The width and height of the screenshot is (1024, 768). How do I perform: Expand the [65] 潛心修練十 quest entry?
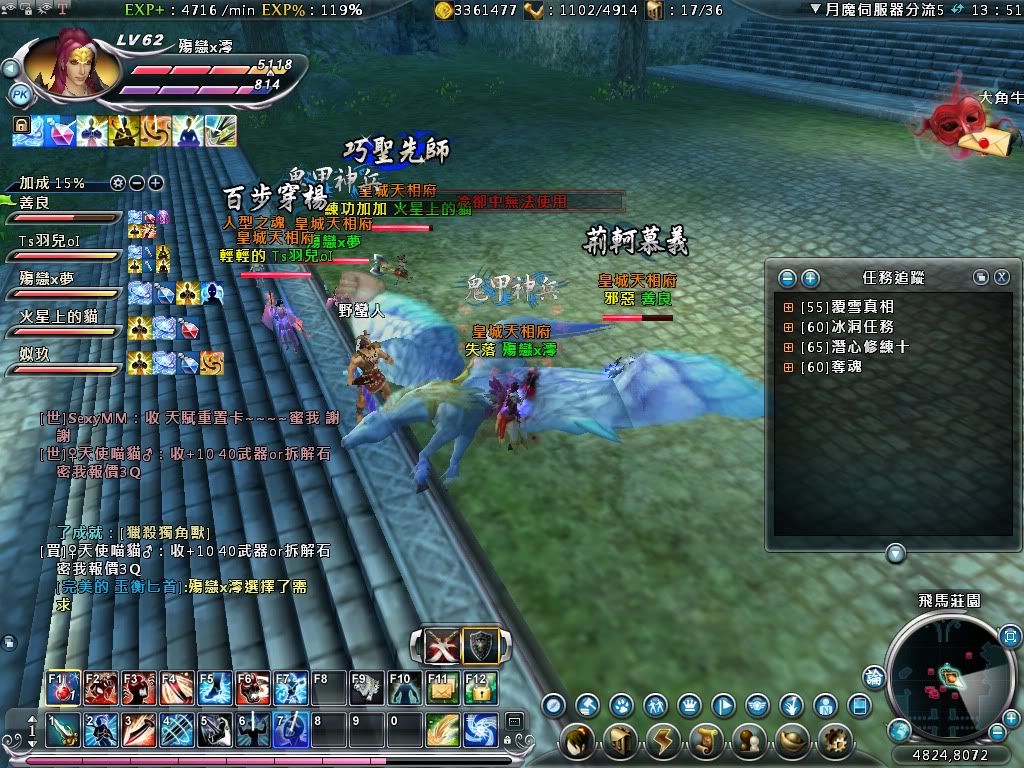pyautogui.click(x=788, y=347)
